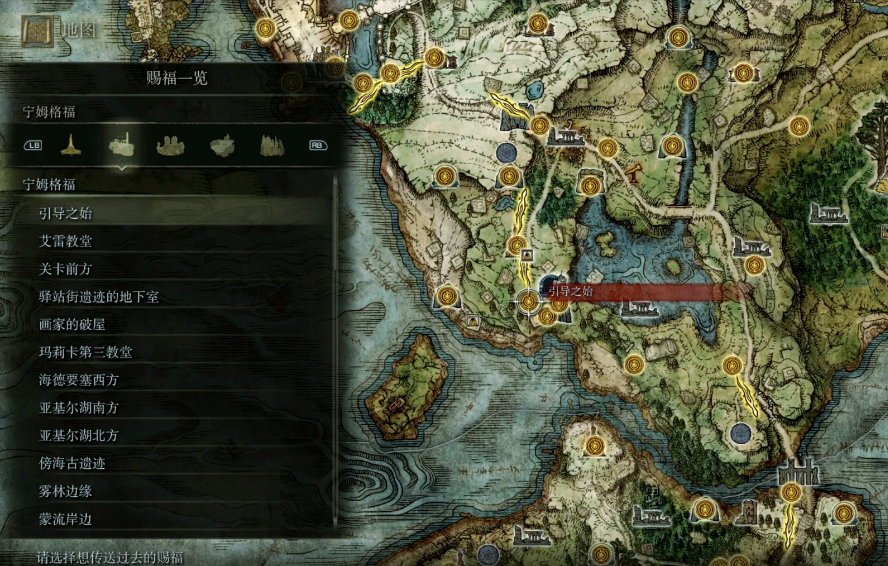Select the 雾林边缘 grace entry
Screen dimensions: 888x566
click(x=66, y=492)
